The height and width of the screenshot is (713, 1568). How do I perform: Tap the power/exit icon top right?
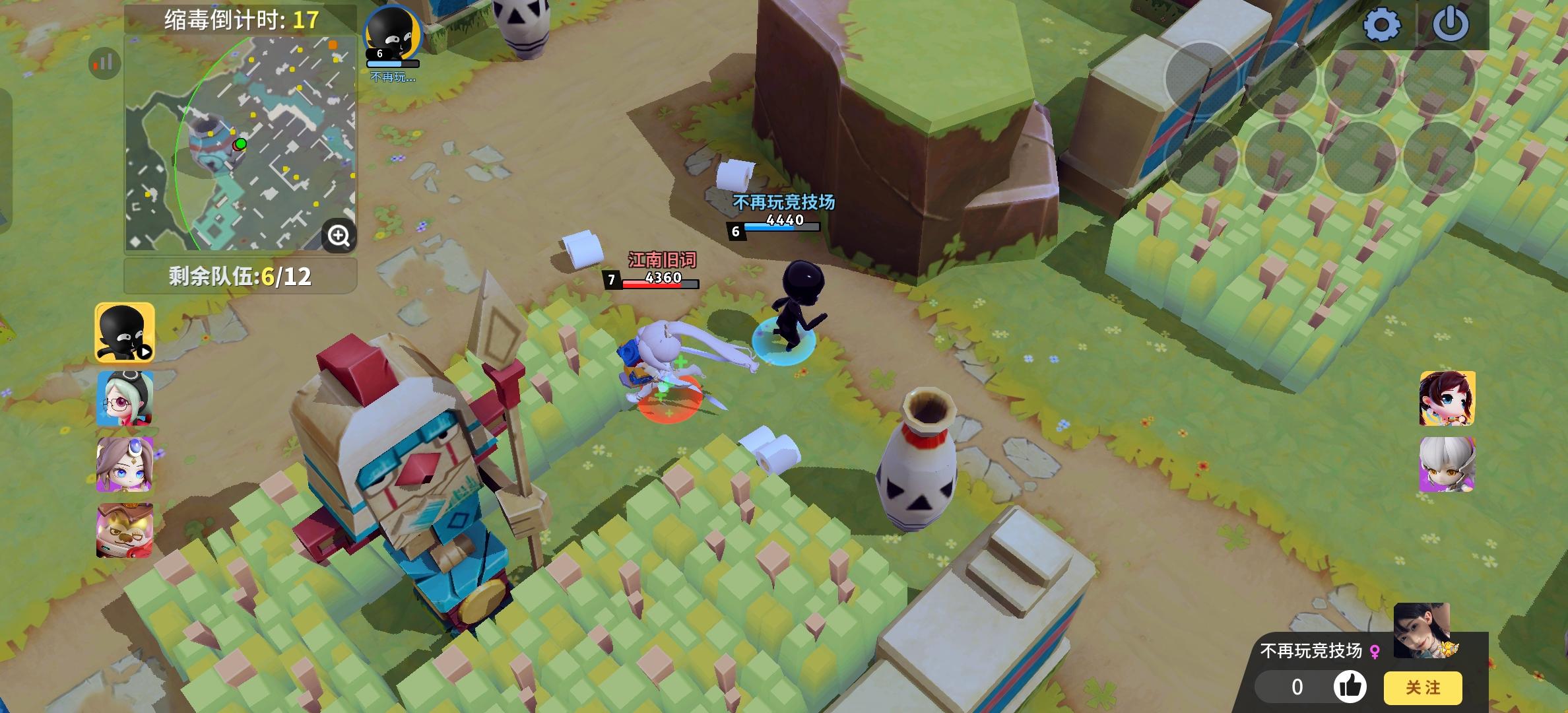coord(1451,22)
